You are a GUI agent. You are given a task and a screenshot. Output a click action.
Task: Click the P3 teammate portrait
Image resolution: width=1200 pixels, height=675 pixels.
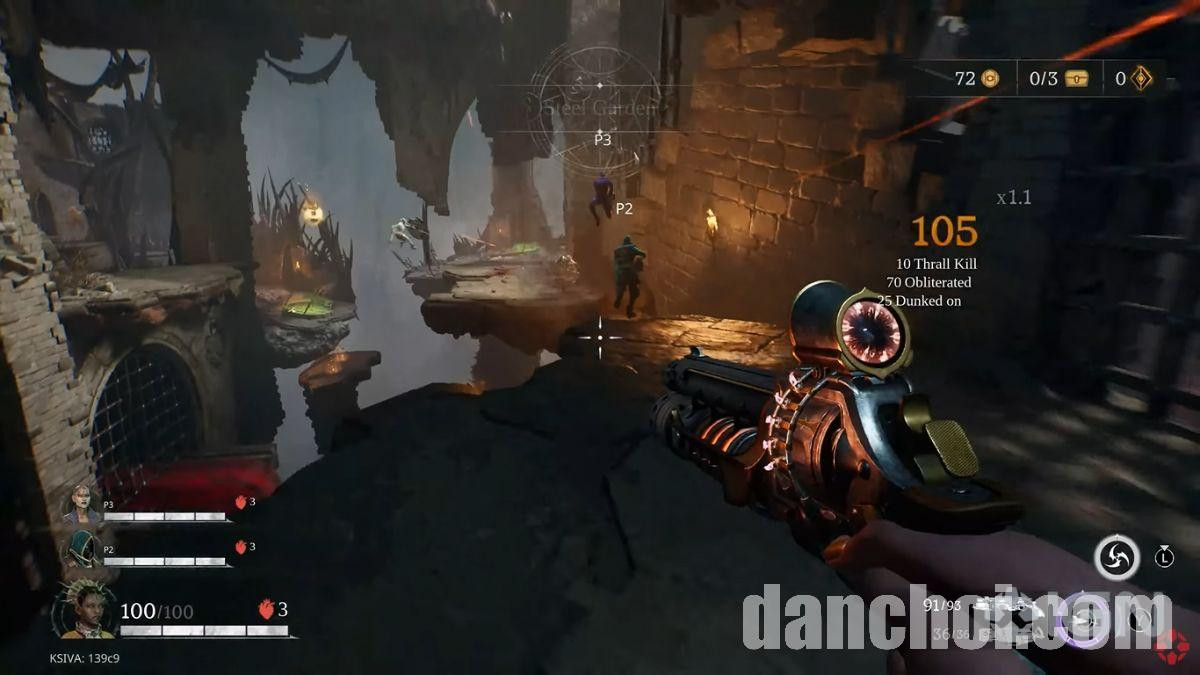82,503
